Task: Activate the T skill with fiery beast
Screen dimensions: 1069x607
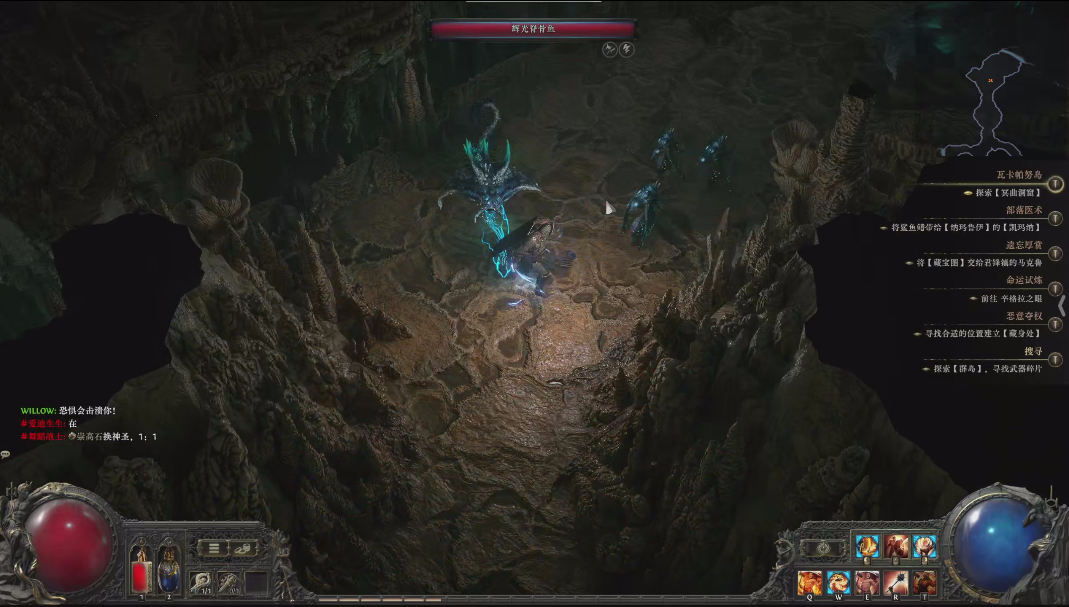Action: pyautogui.click(x=923, y=582)
